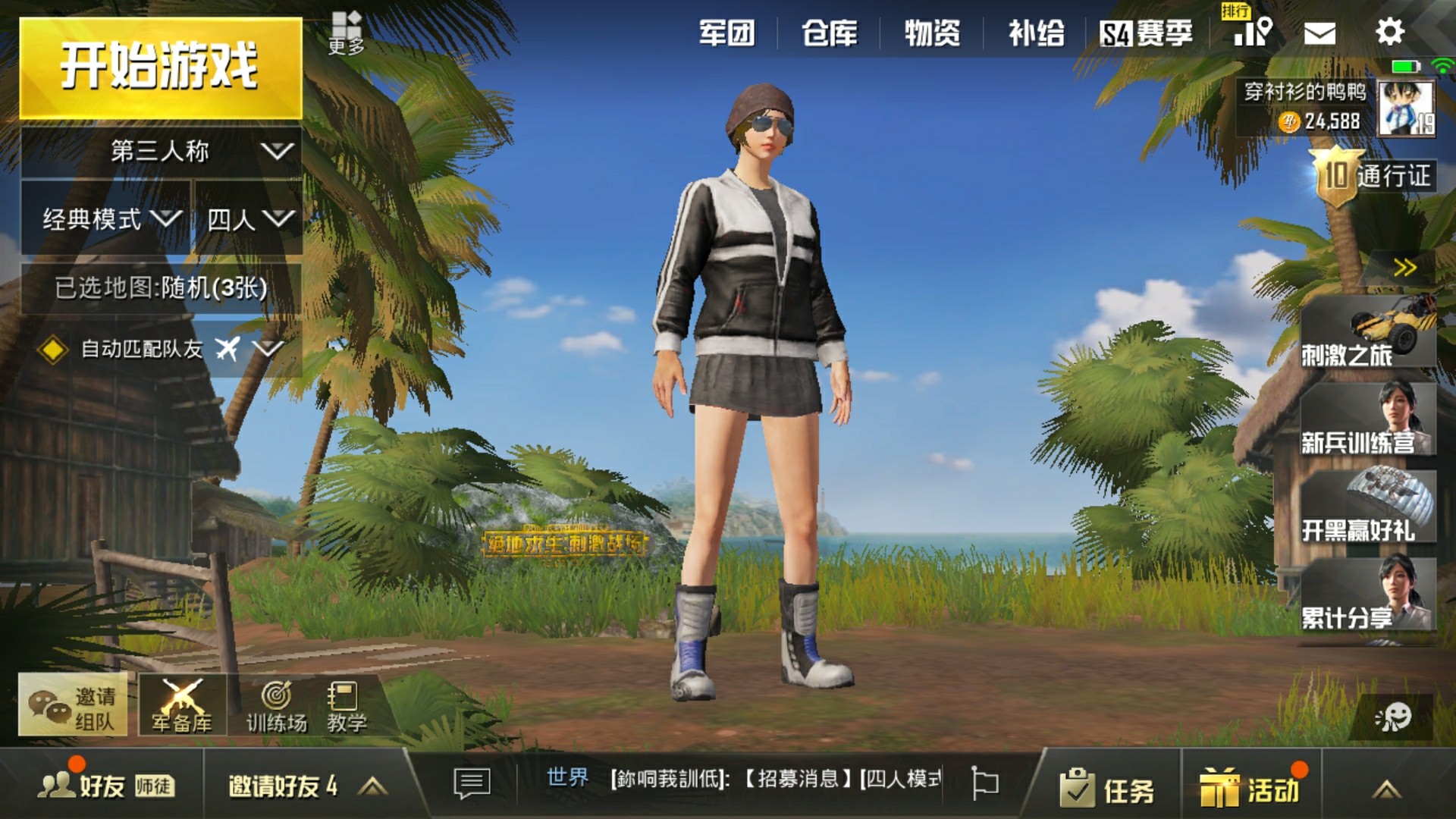Go to the 物资 shop menu
This screenshot has height=819, width=1456.
pyautogui.click(x=932, y=33)
